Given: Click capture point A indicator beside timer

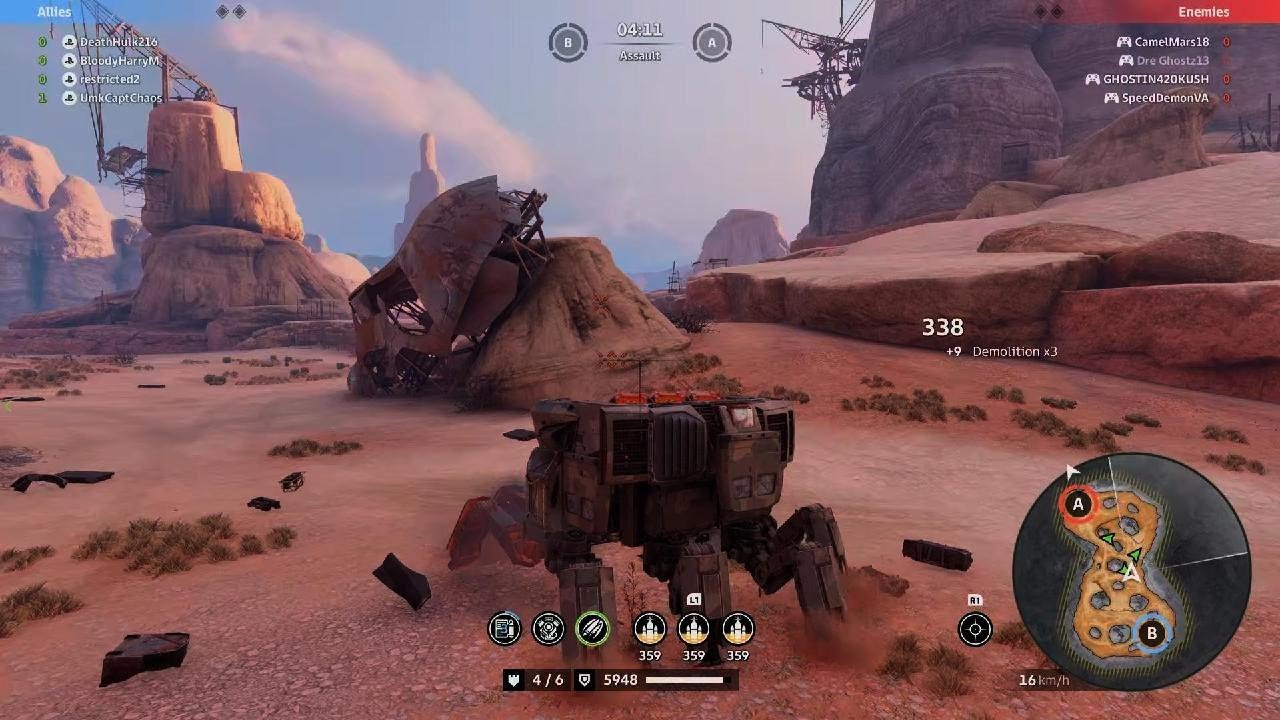Looking at the screenshot, I should tap(712, 43).
